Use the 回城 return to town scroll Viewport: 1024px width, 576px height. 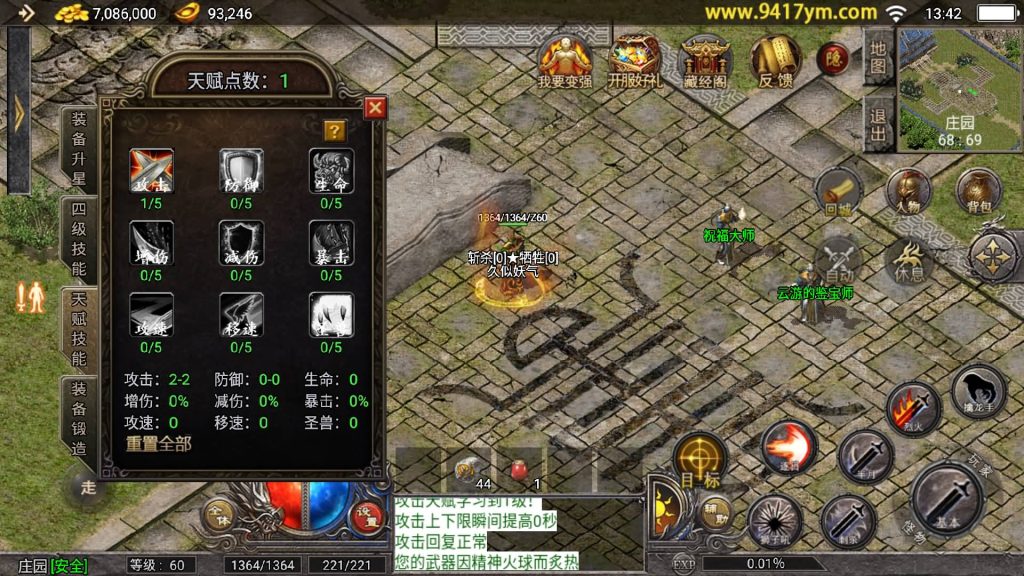(x=838, y=190)
